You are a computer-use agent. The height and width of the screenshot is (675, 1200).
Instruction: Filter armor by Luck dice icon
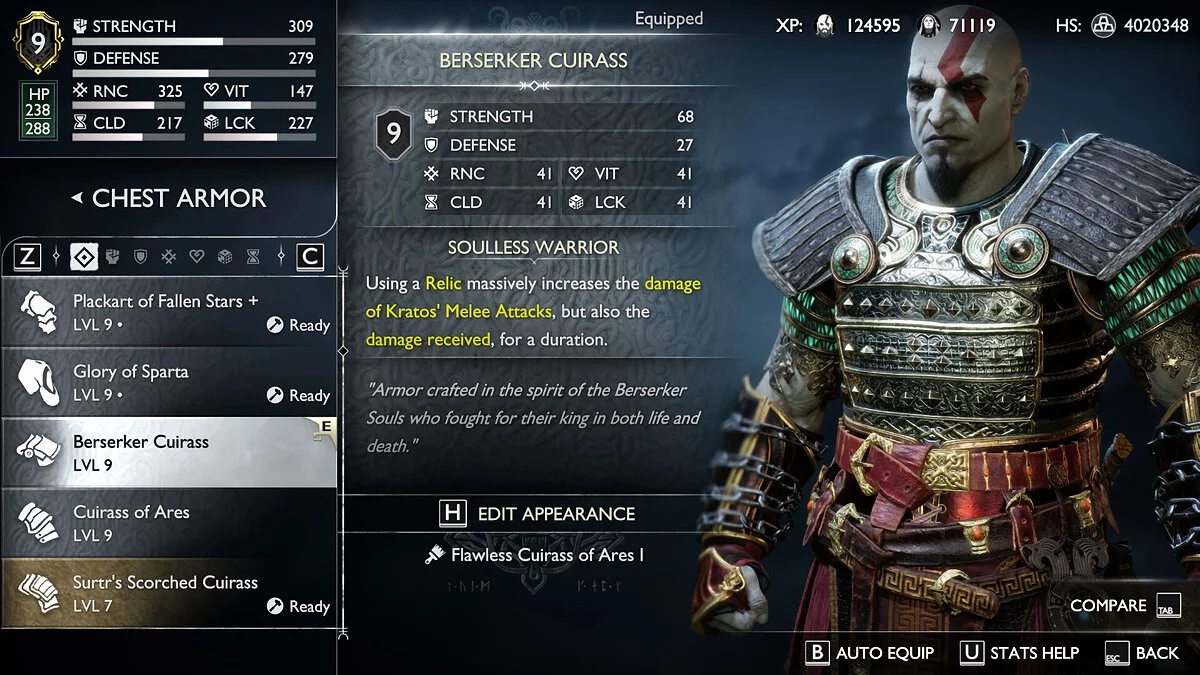point(225,257)
